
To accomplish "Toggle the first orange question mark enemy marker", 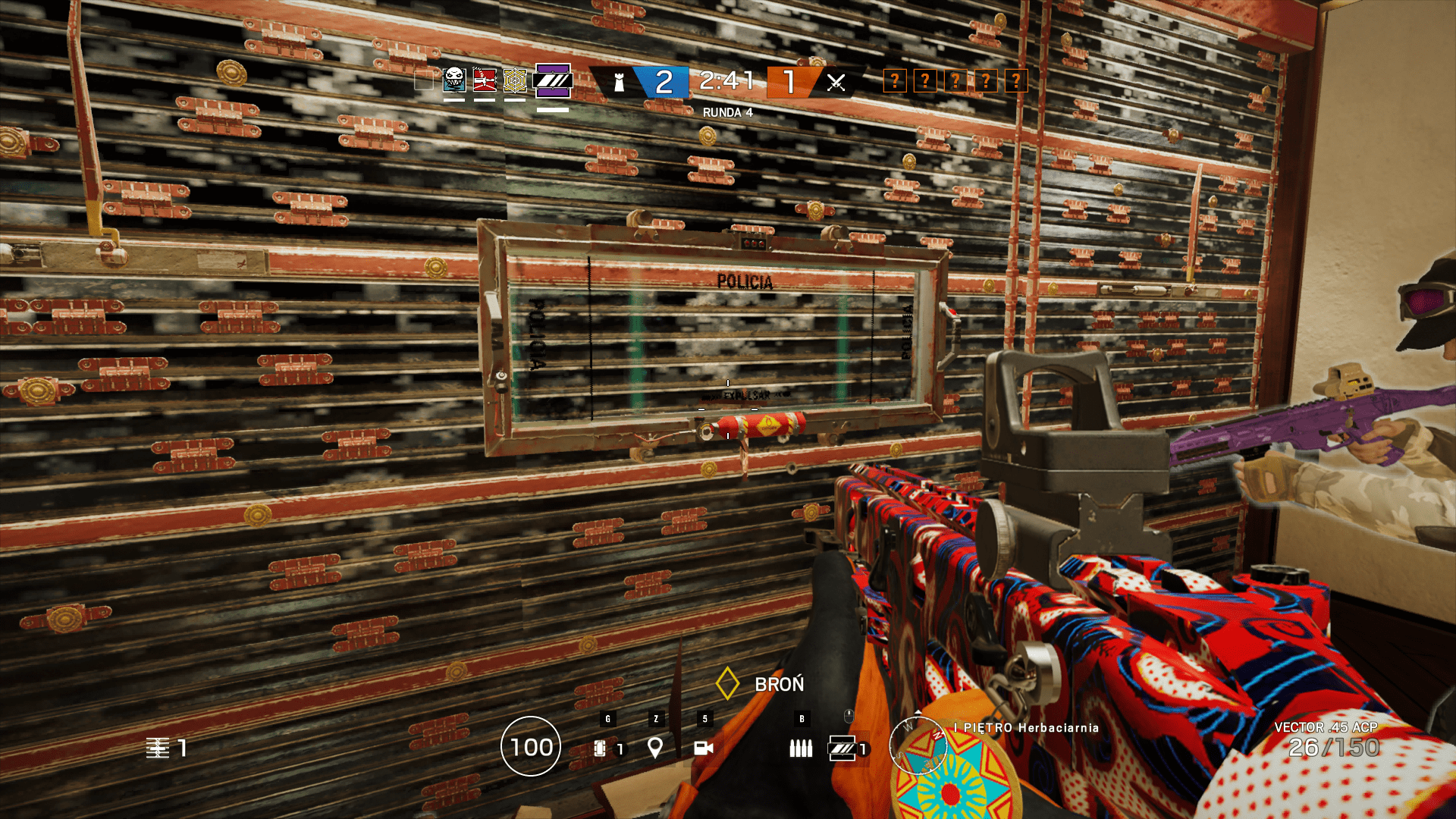I will pos(895,80).
